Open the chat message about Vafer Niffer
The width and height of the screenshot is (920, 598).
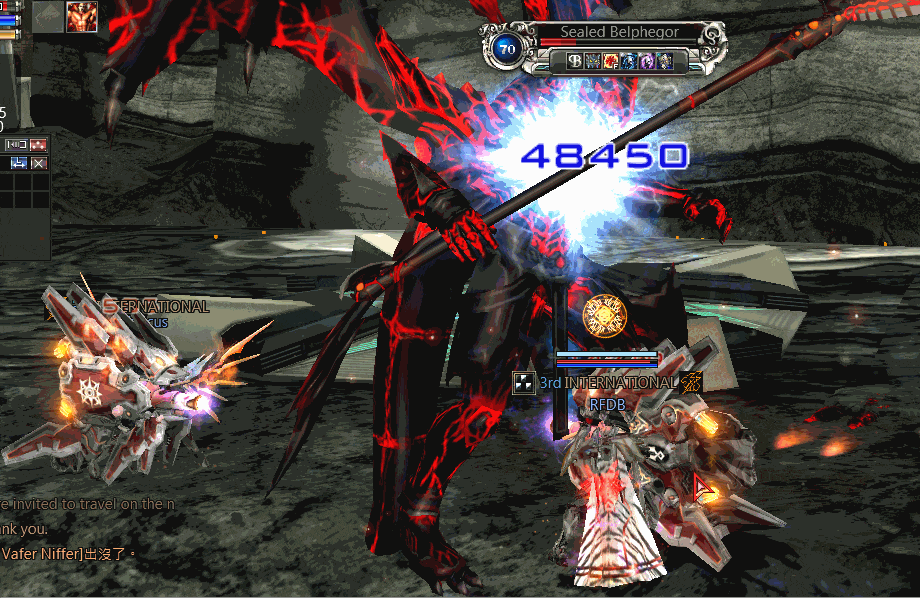click(x=68, y=553)
